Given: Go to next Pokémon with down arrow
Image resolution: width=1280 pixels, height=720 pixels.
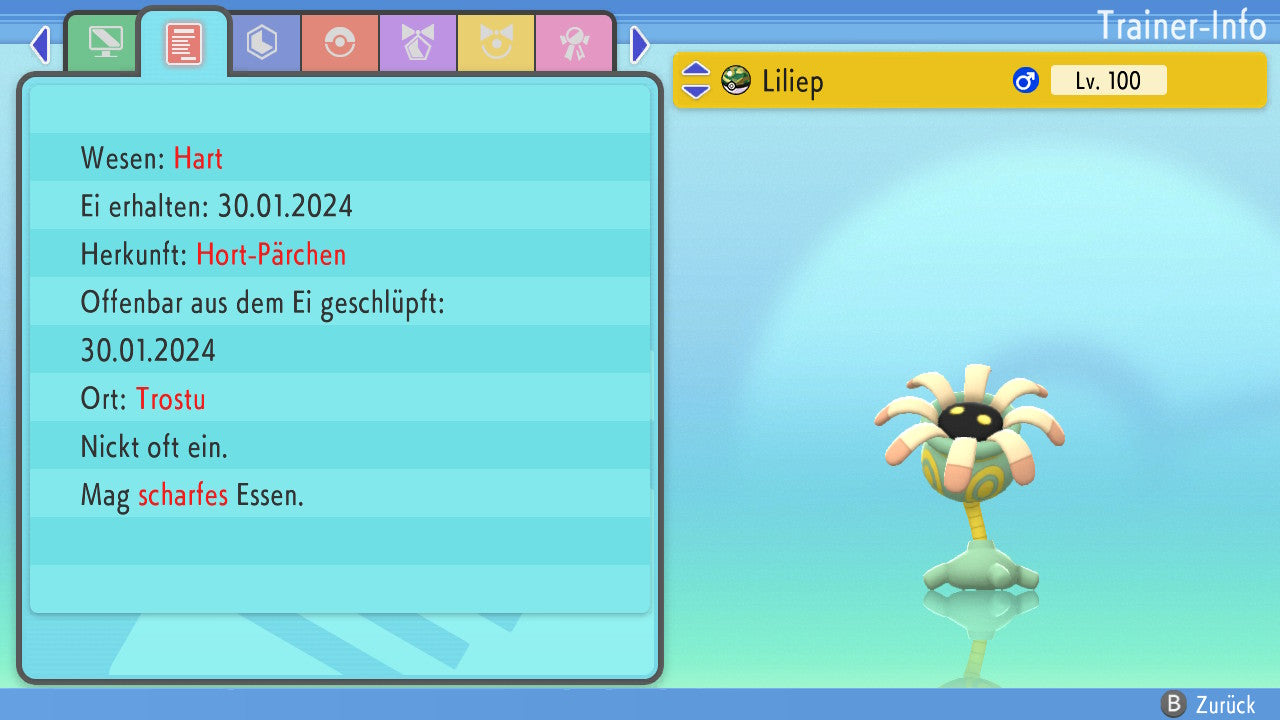Looking at the screenshot, I should tap(696, 90).
